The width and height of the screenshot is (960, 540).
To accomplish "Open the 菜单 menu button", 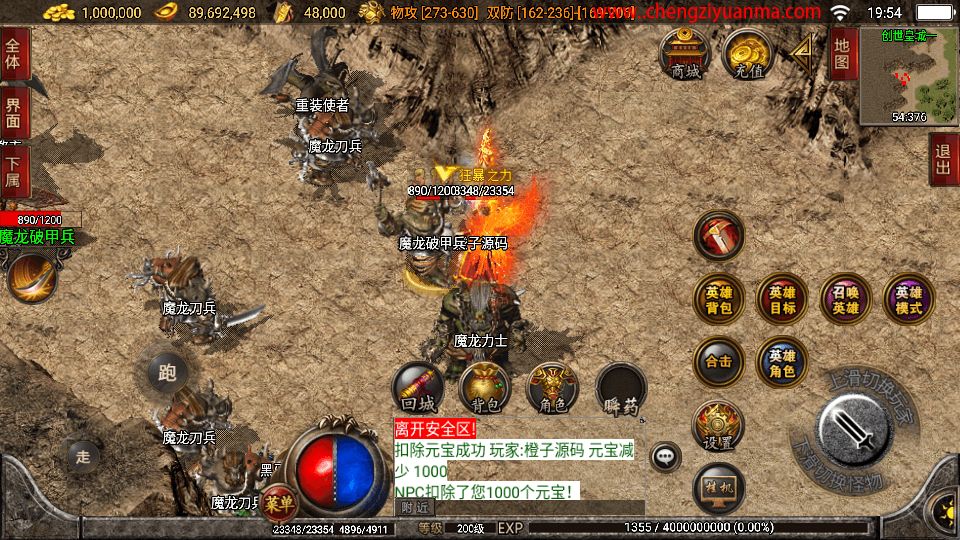I will click(281, 502).
